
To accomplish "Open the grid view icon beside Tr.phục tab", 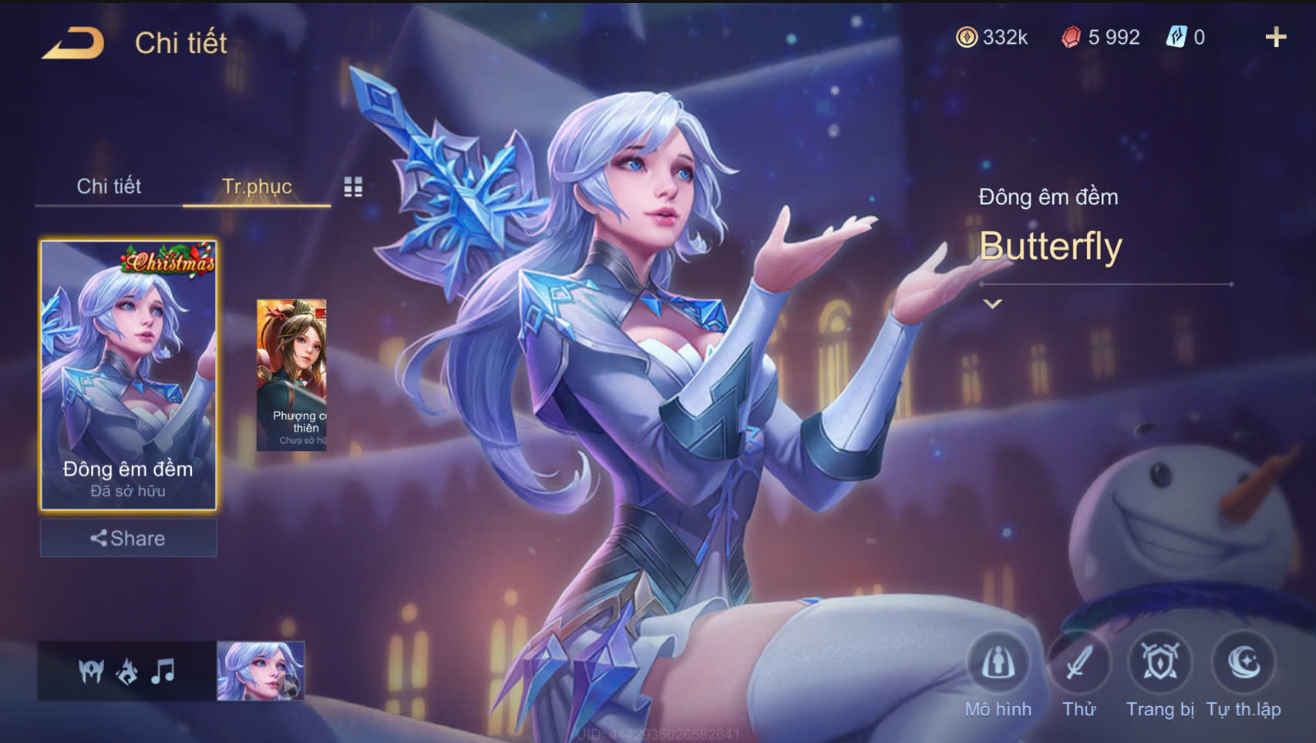I will pyautogui.click(x=352, y=186).
